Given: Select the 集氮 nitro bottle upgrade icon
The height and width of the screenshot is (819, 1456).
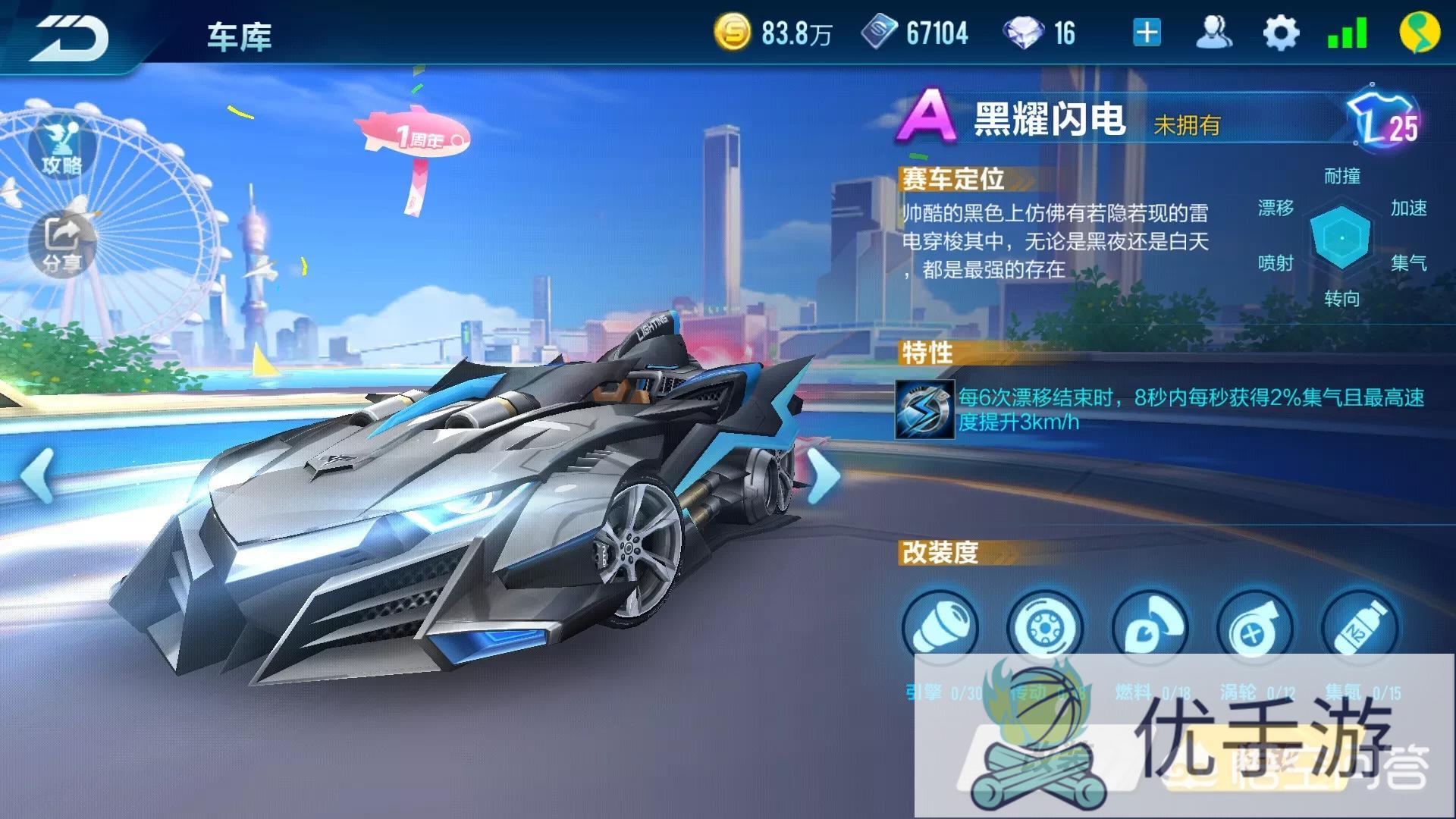Looking at the screenshot, I should pos(1360,628).
